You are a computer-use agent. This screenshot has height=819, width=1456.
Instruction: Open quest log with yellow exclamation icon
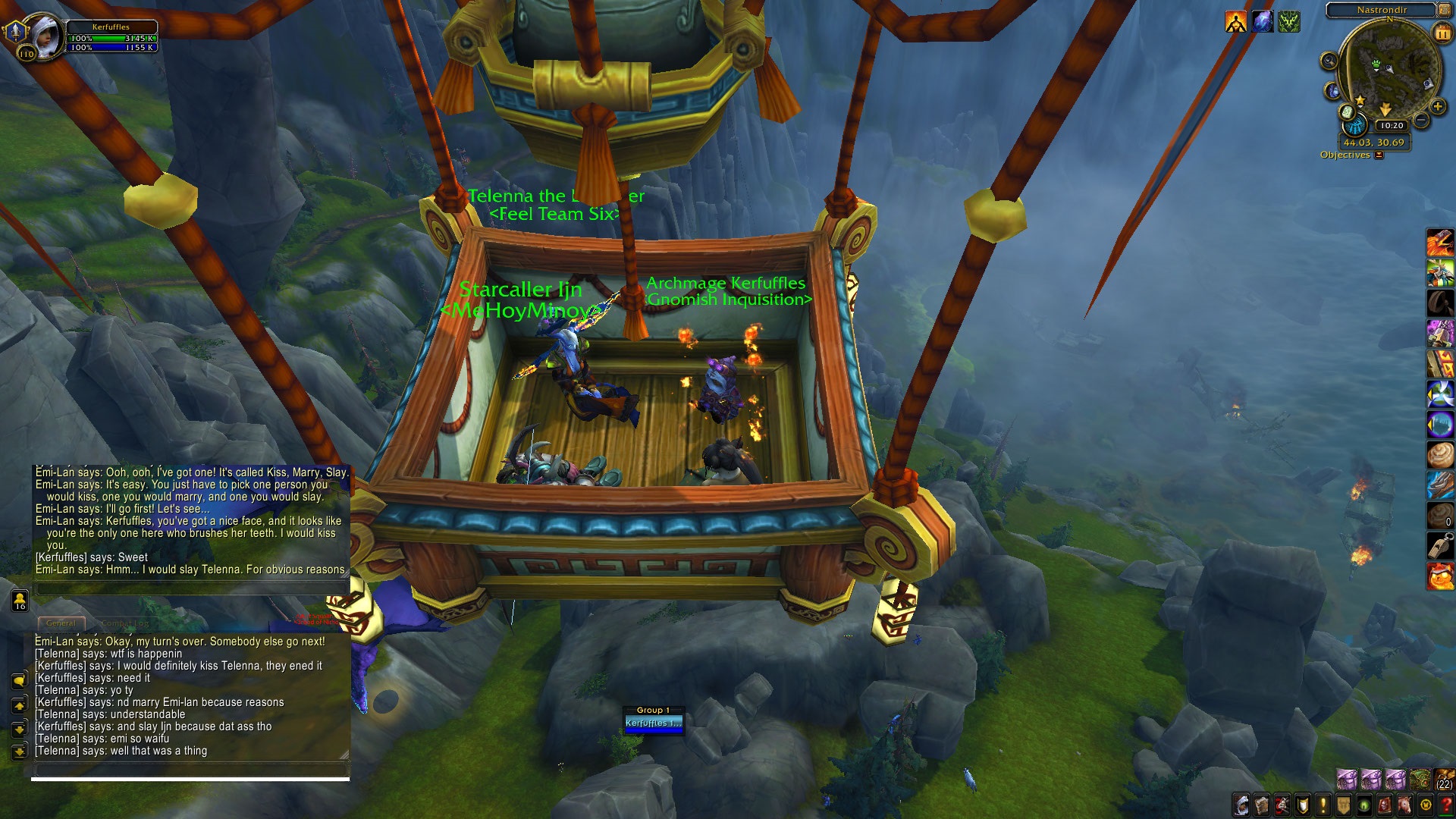pyautogui.click(x=1323, y=805)
